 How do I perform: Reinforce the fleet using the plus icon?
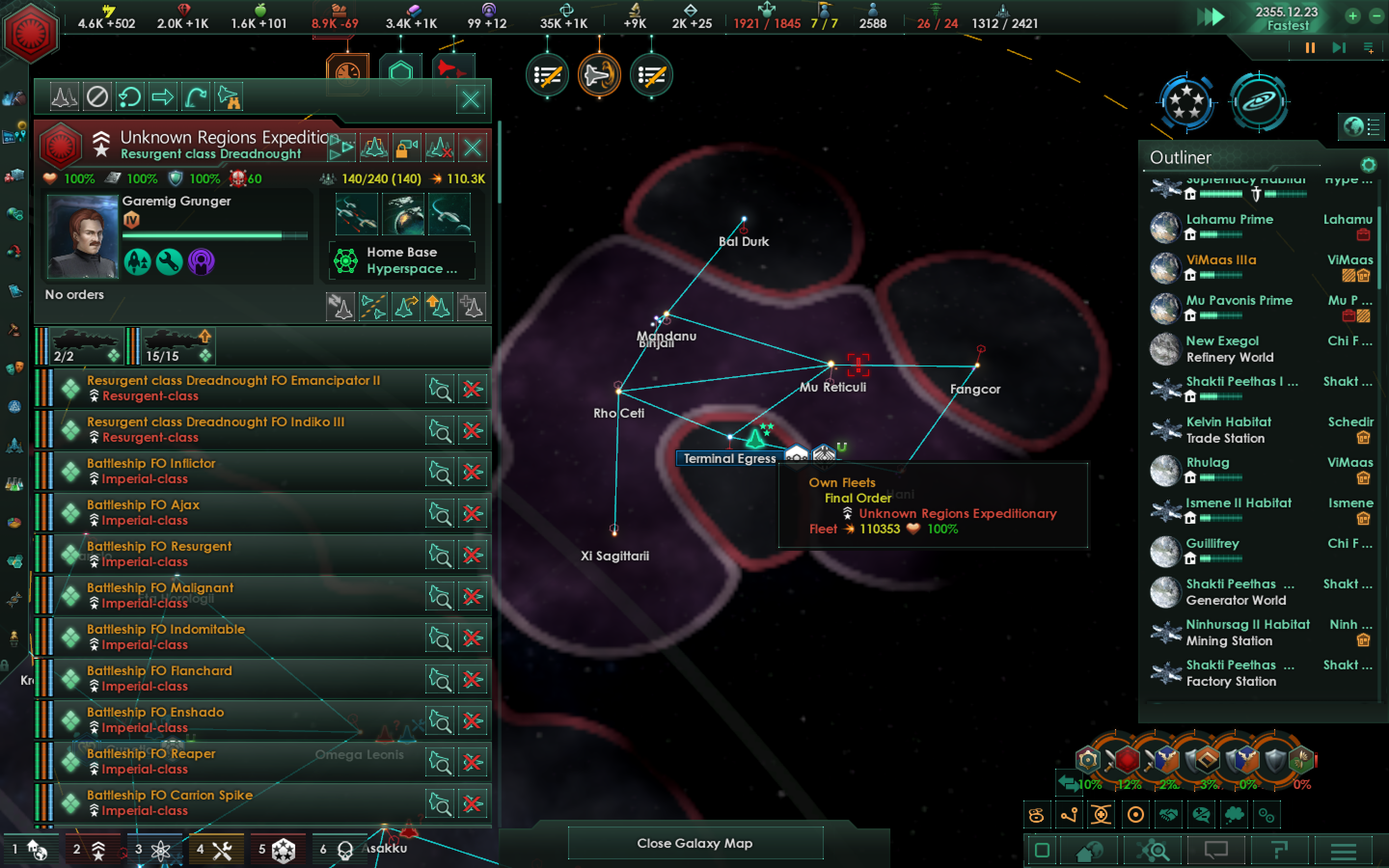click(472, 306)
